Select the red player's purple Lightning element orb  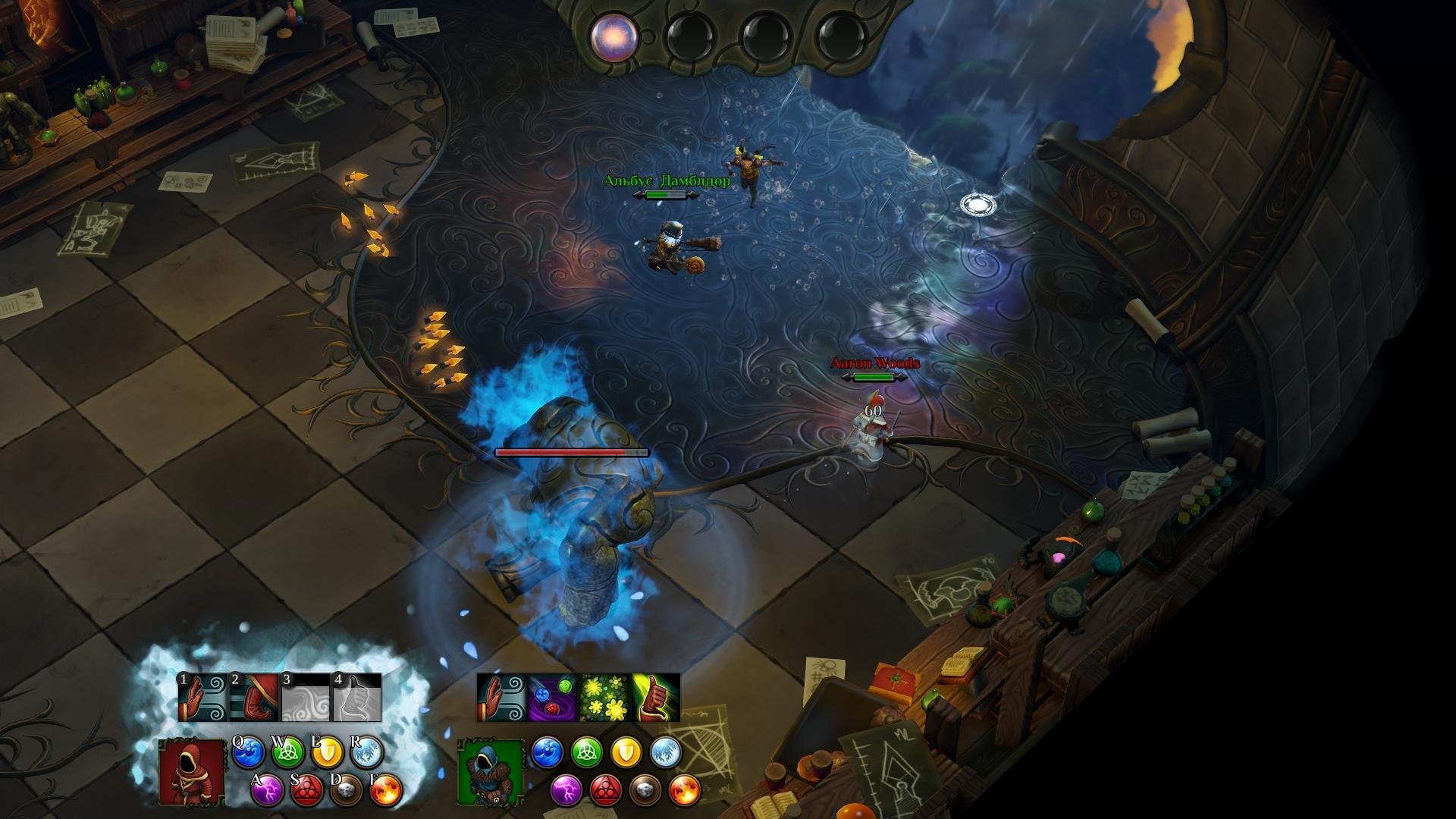coord(268,791)
